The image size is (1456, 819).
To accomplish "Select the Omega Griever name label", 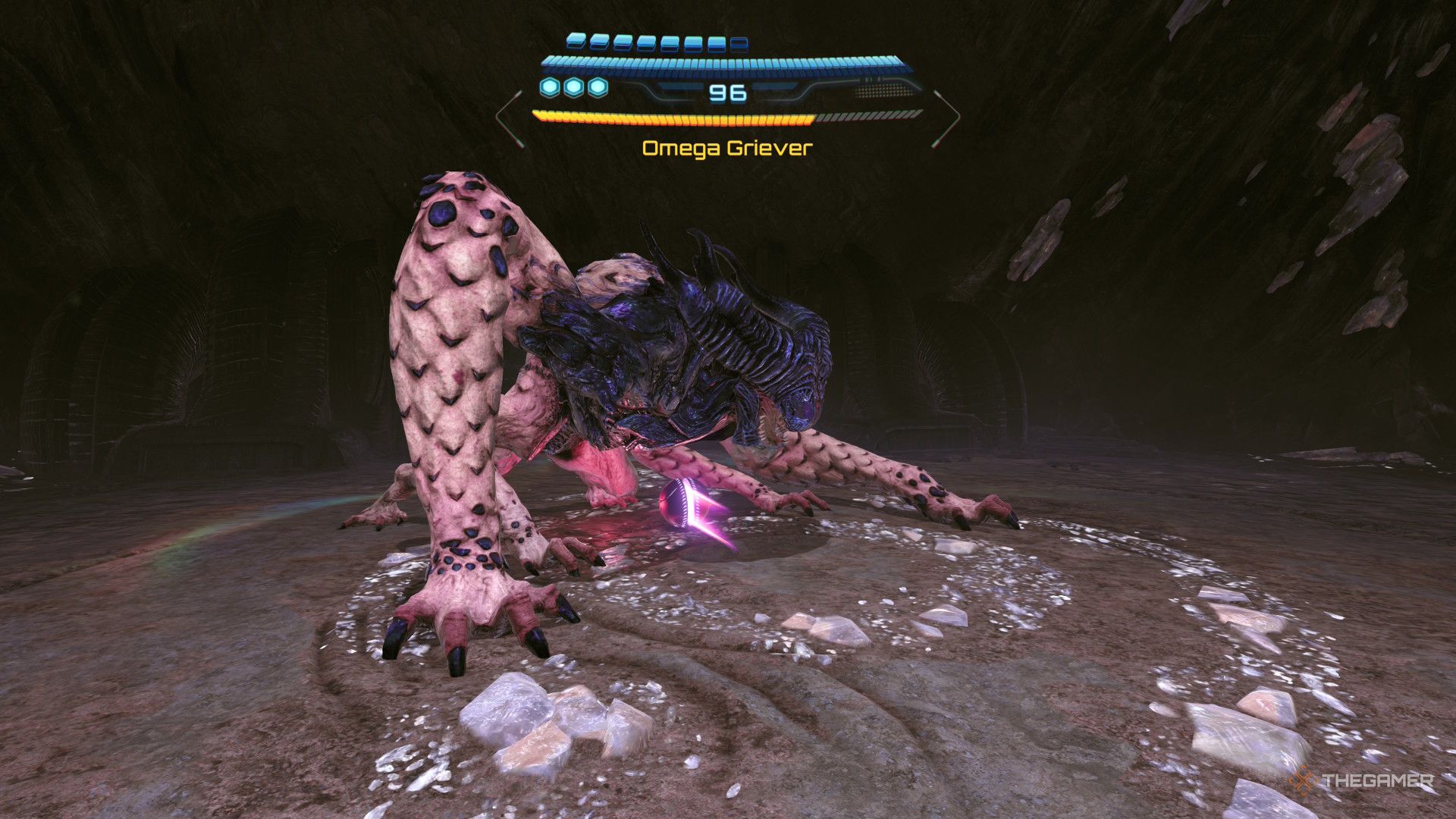I will click(726, 147).
